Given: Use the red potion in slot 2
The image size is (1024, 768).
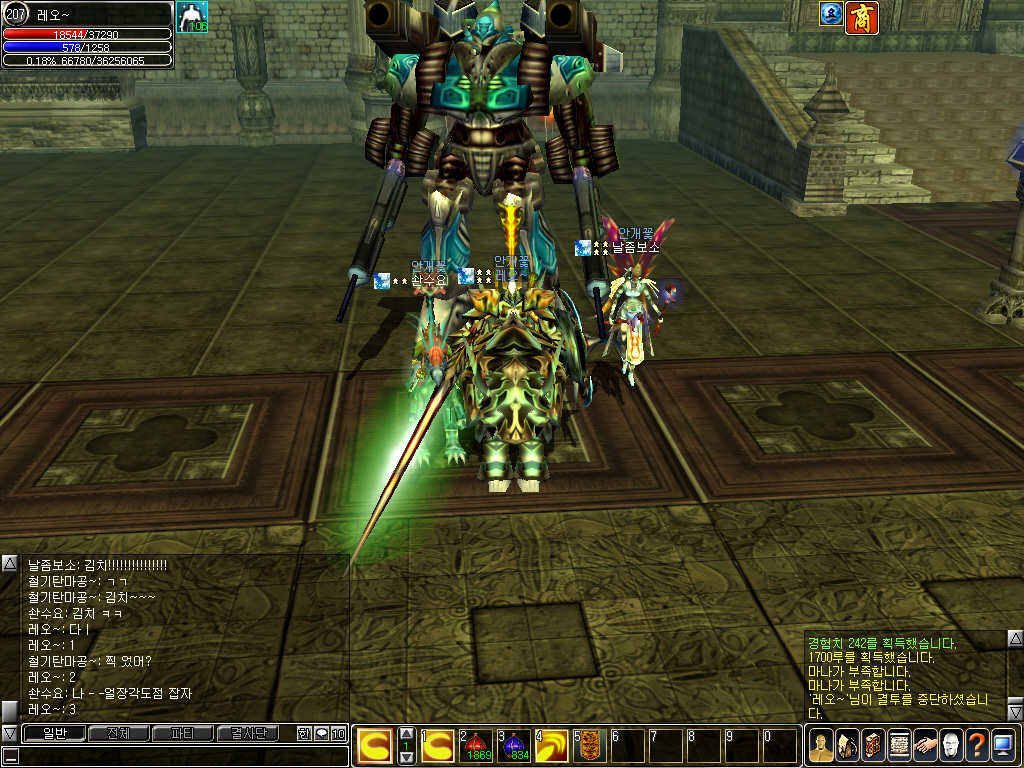Looking at the screenshot, I should coord(477,745).
